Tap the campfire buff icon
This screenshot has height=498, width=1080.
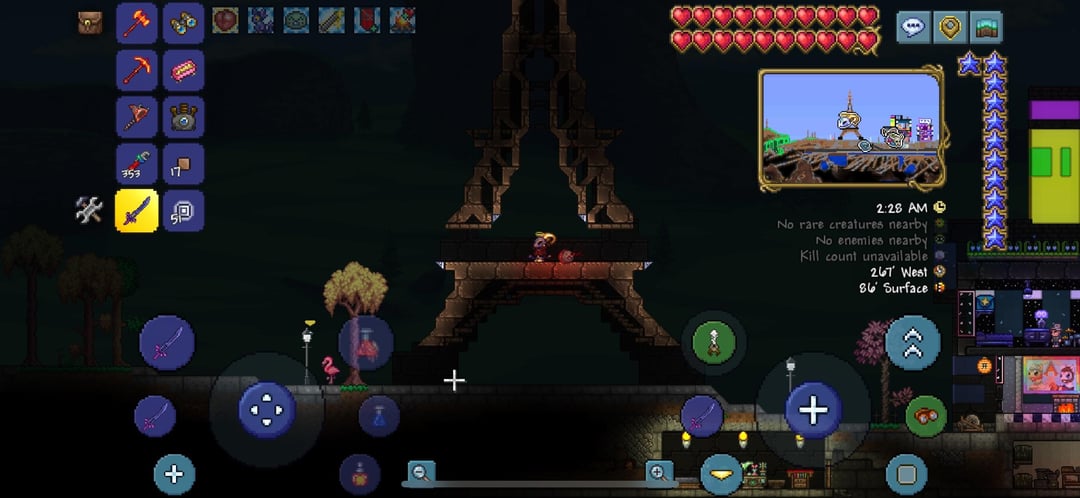(402, 19)
